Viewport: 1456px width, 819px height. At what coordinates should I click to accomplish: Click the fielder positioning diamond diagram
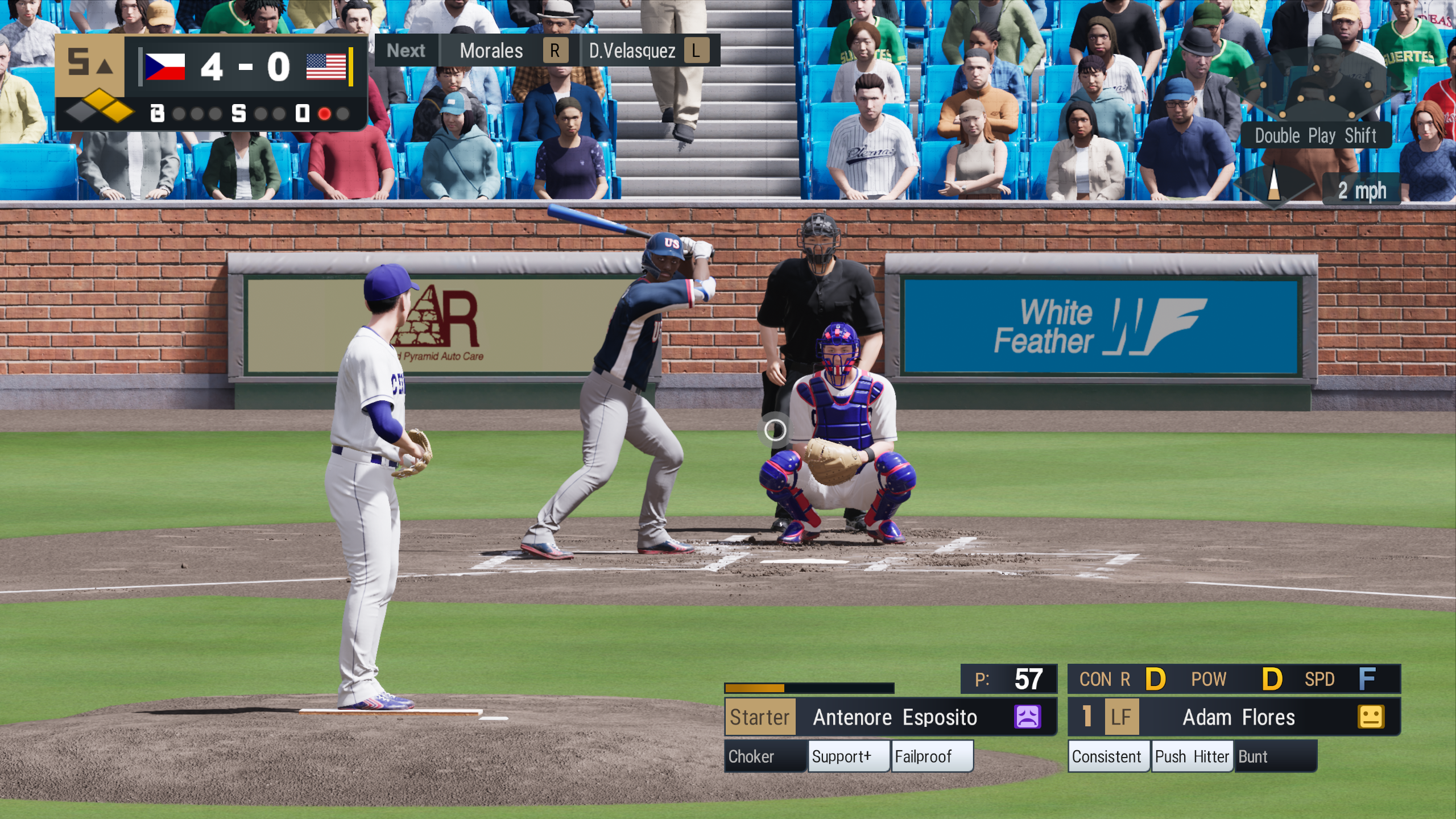point(1316,85)
